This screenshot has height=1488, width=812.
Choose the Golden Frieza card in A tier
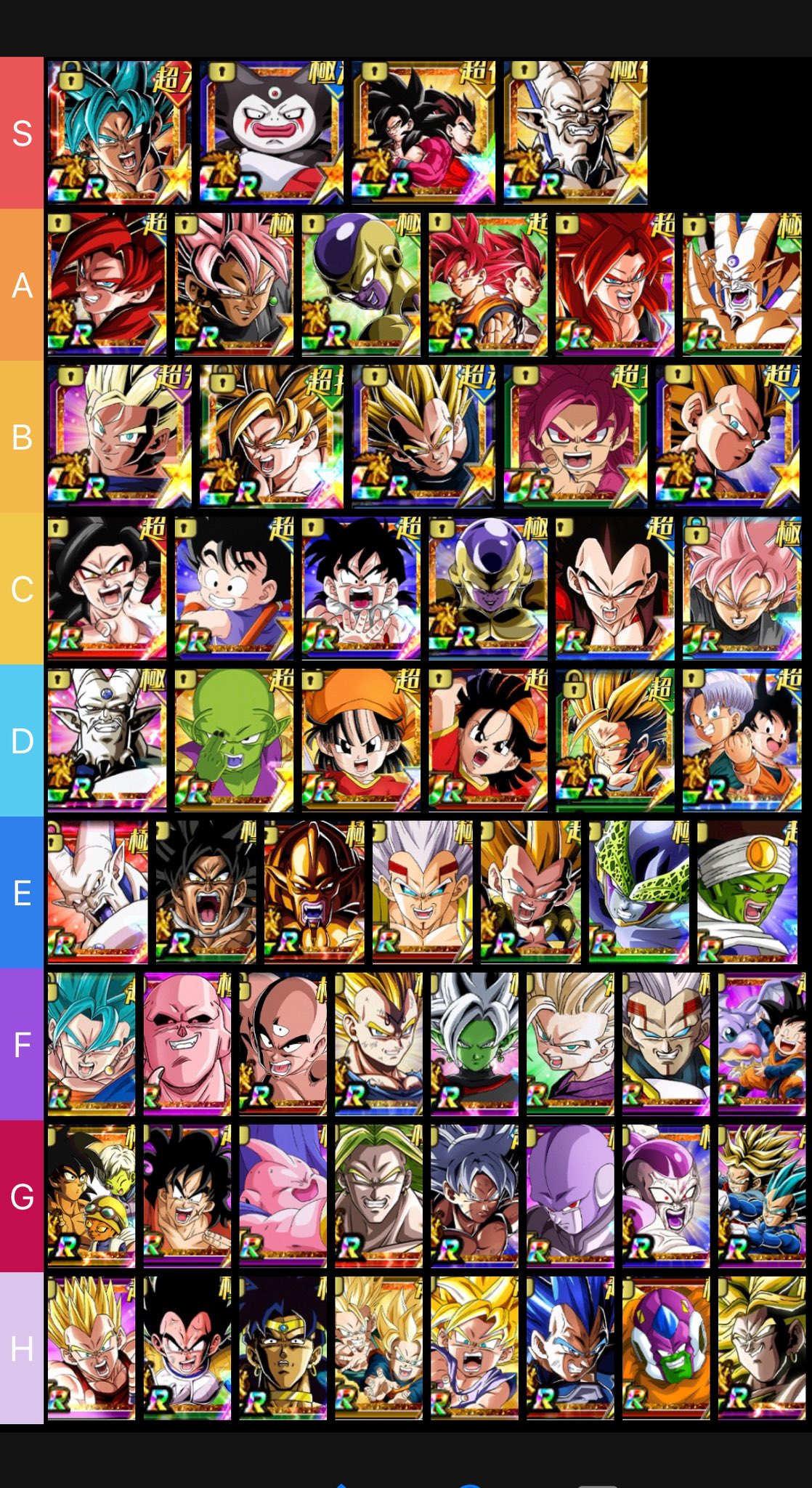pyautogui.click(x=361, y=284)
